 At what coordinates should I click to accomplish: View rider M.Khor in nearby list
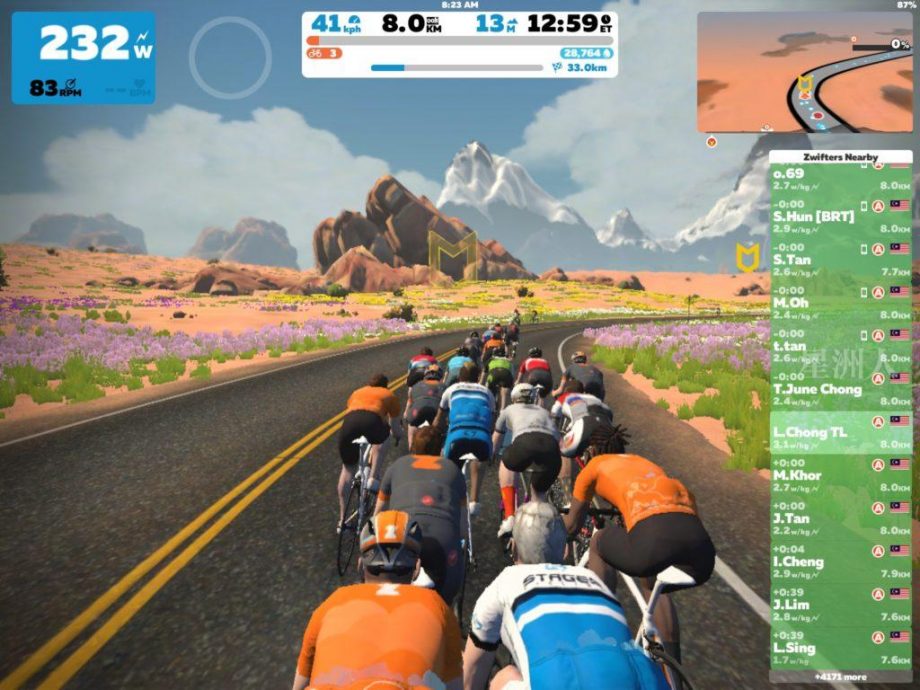(x=840, y=475)
